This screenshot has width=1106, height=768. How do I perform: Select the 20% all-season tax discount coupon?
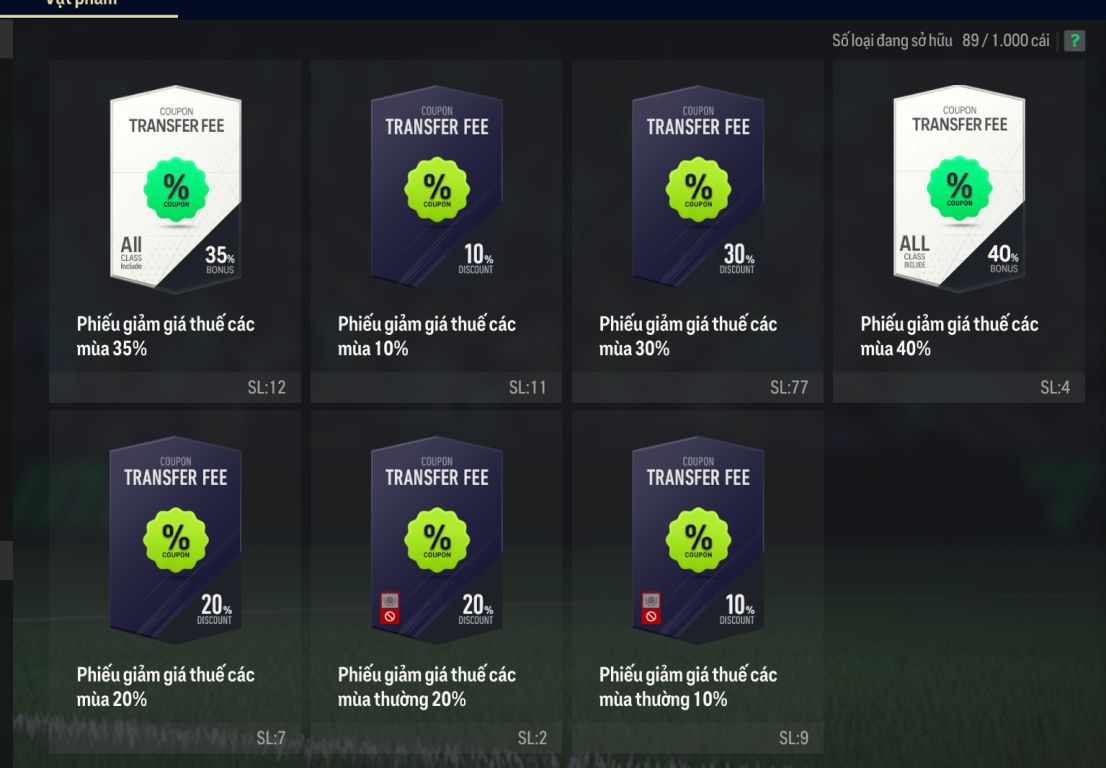pos(175,580)
